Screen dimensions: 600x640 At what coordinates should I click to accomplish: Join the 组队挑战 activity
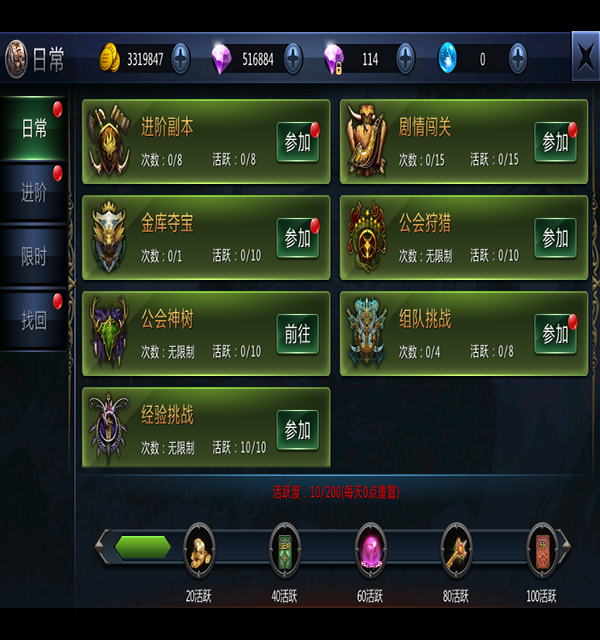[x=555, y=334]
